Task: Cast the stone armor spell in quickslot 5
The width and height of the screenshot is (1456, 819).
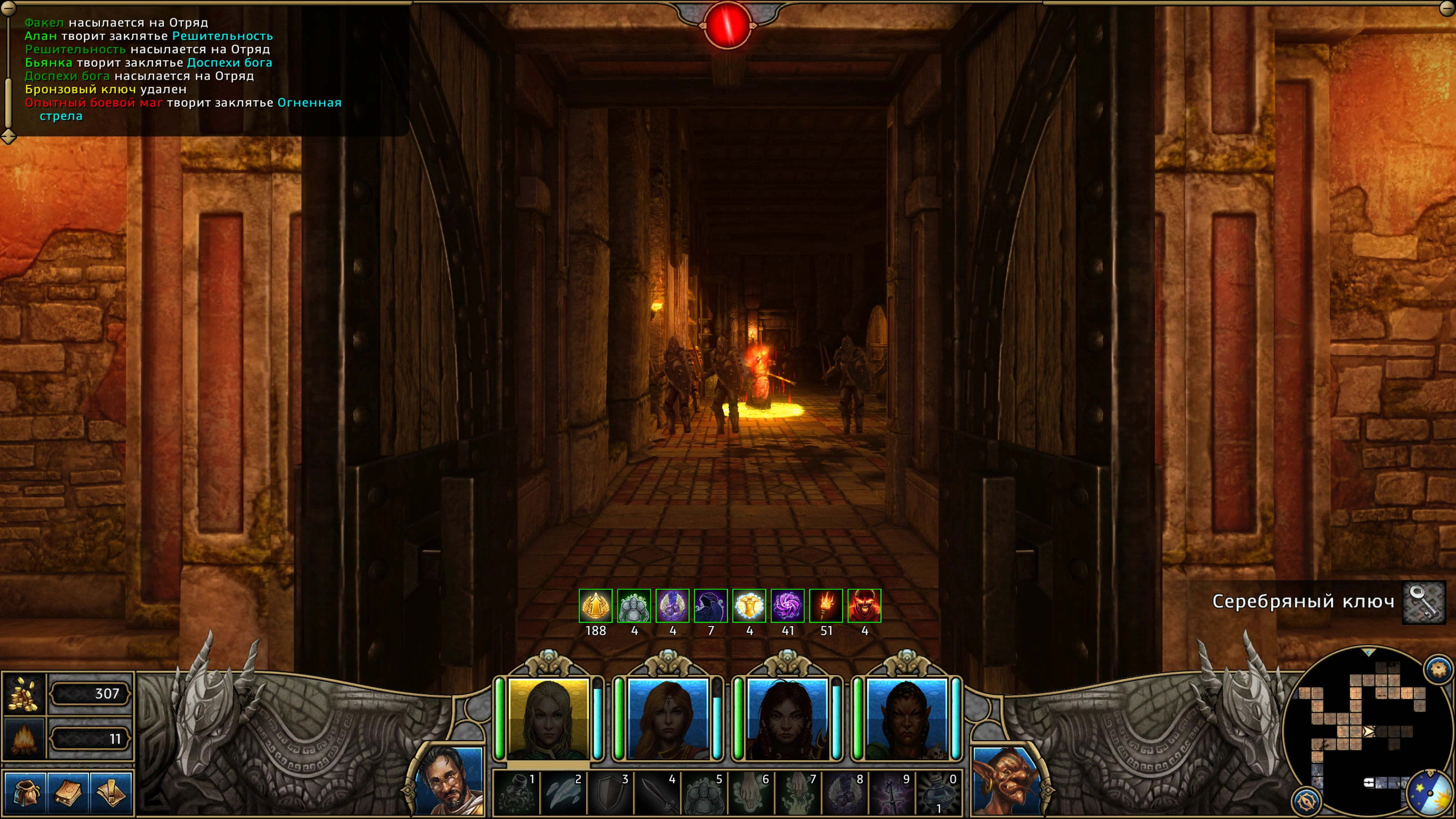Action: (x=704, y=793)
